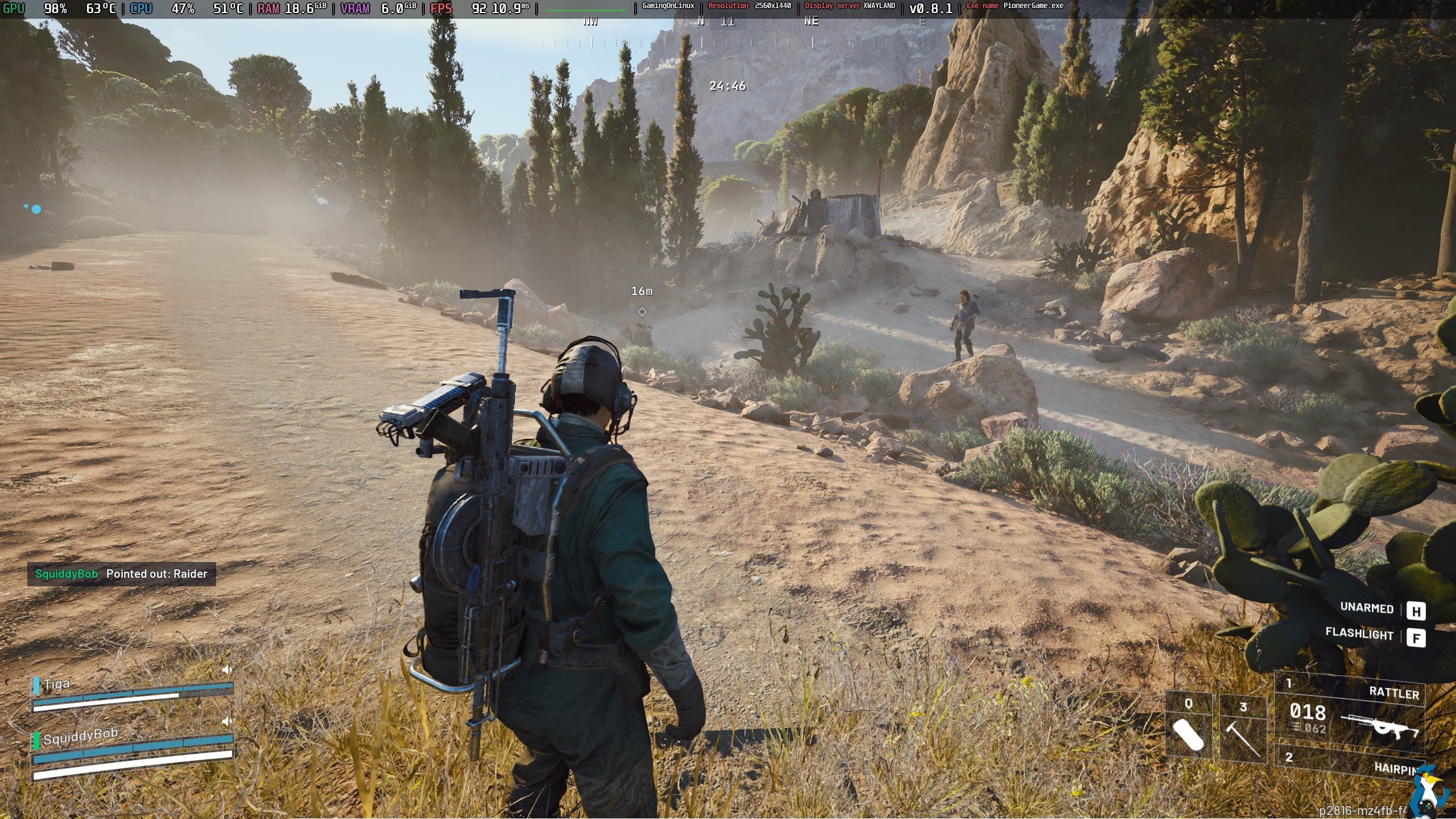
Task: Click the diamond ping marker at 16m
Action: [642, 312]
